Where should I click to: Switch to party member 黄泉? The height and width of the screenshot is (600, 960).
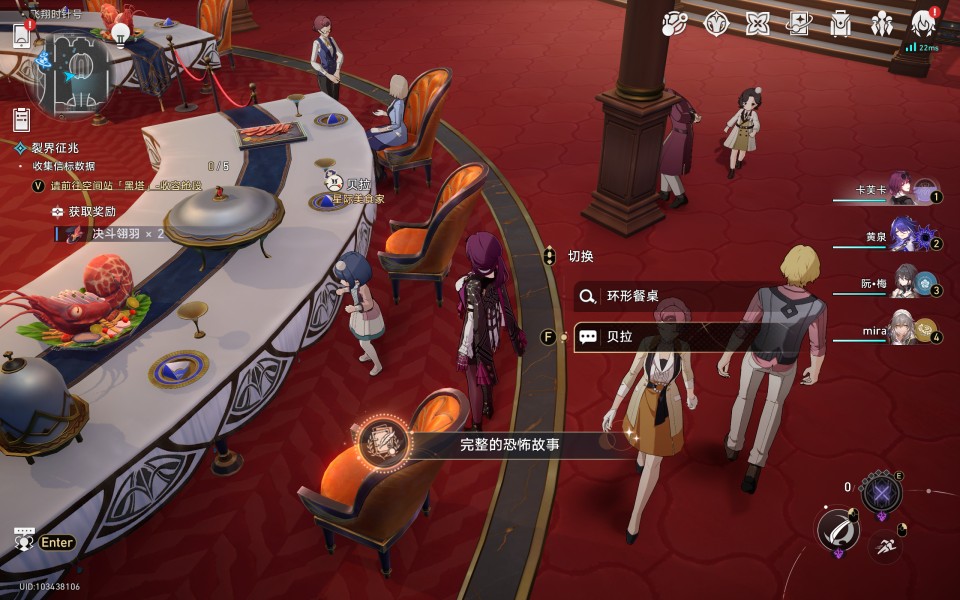pos(905,236)
